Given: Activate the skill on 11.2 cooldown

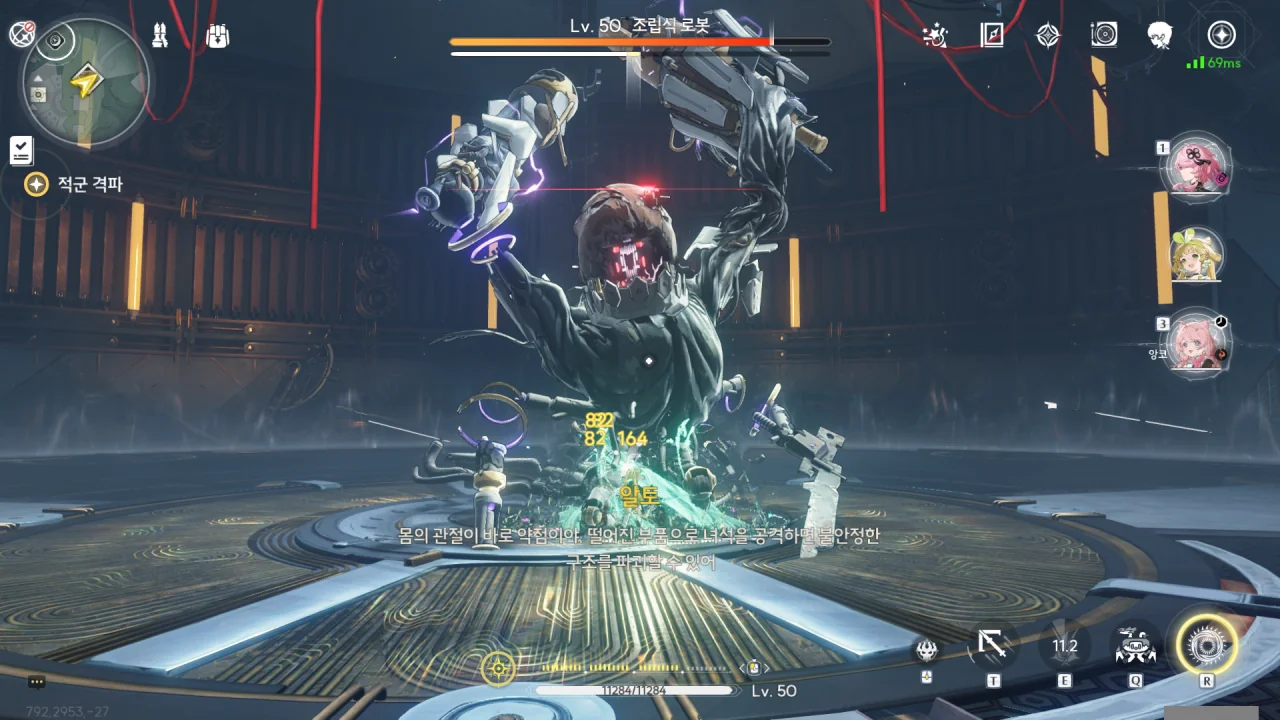Looking at the screenshot, I should click(1064, 646).
